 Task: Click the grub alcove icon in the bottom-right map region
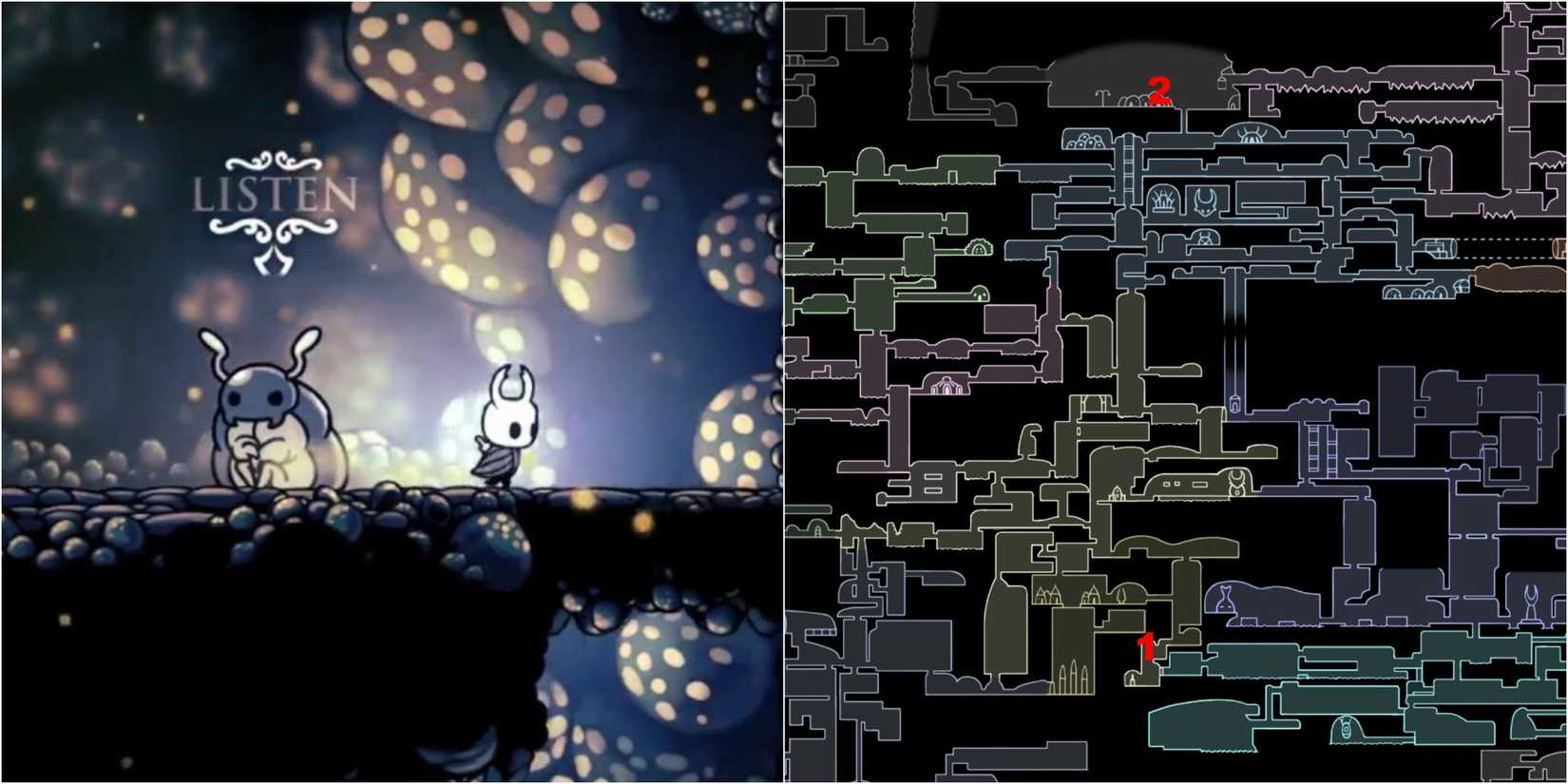click(x=1345, y=729)
